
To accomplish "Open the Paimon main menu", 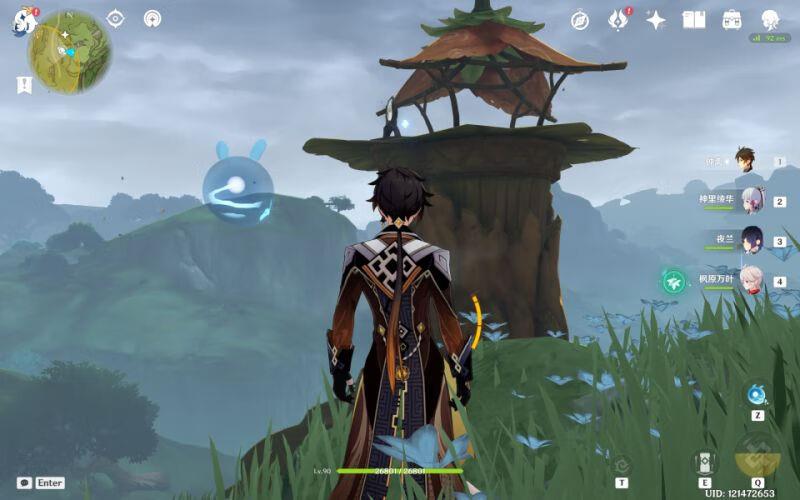I will click(x=22, y=21).
